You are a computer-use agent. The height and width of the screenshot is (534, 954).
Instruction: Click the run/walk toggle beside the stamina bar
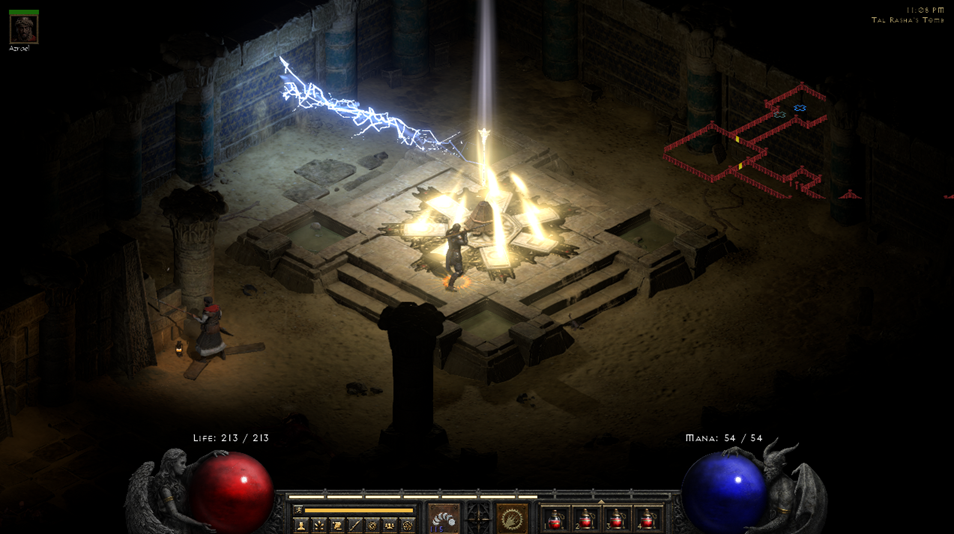click(298, 510)
